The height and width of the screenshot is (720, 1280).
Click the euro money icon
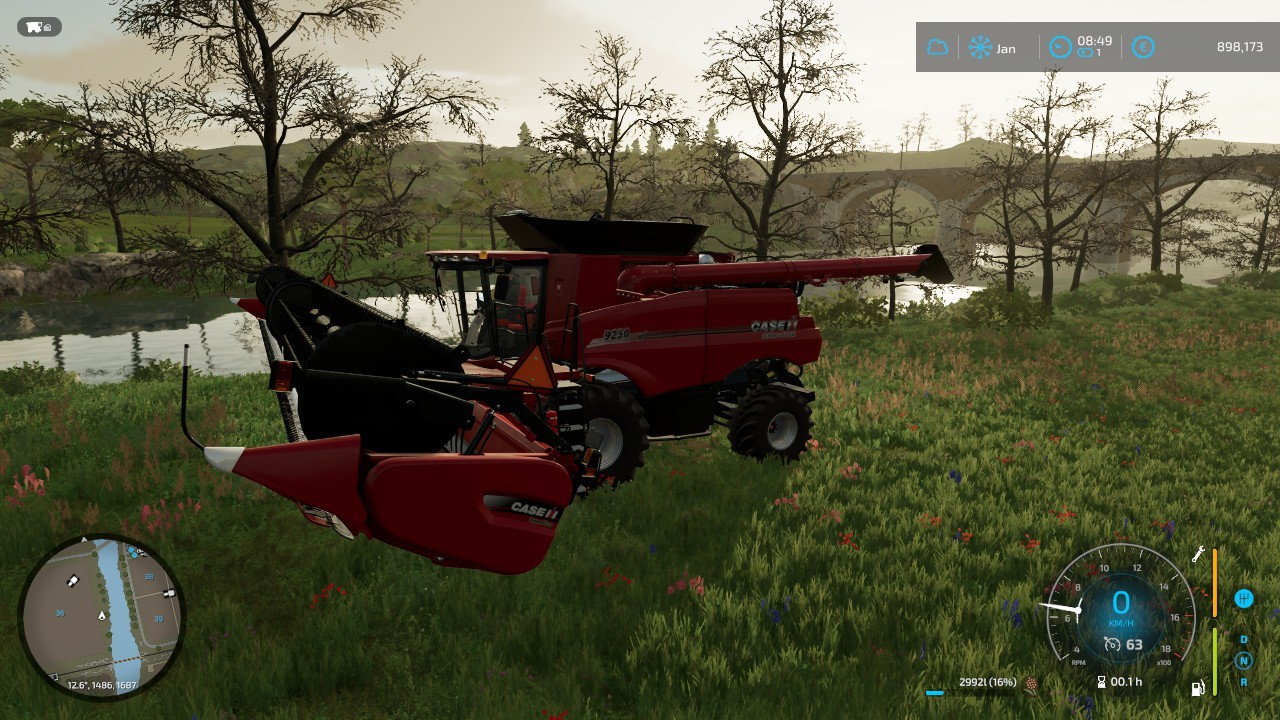1143,47
